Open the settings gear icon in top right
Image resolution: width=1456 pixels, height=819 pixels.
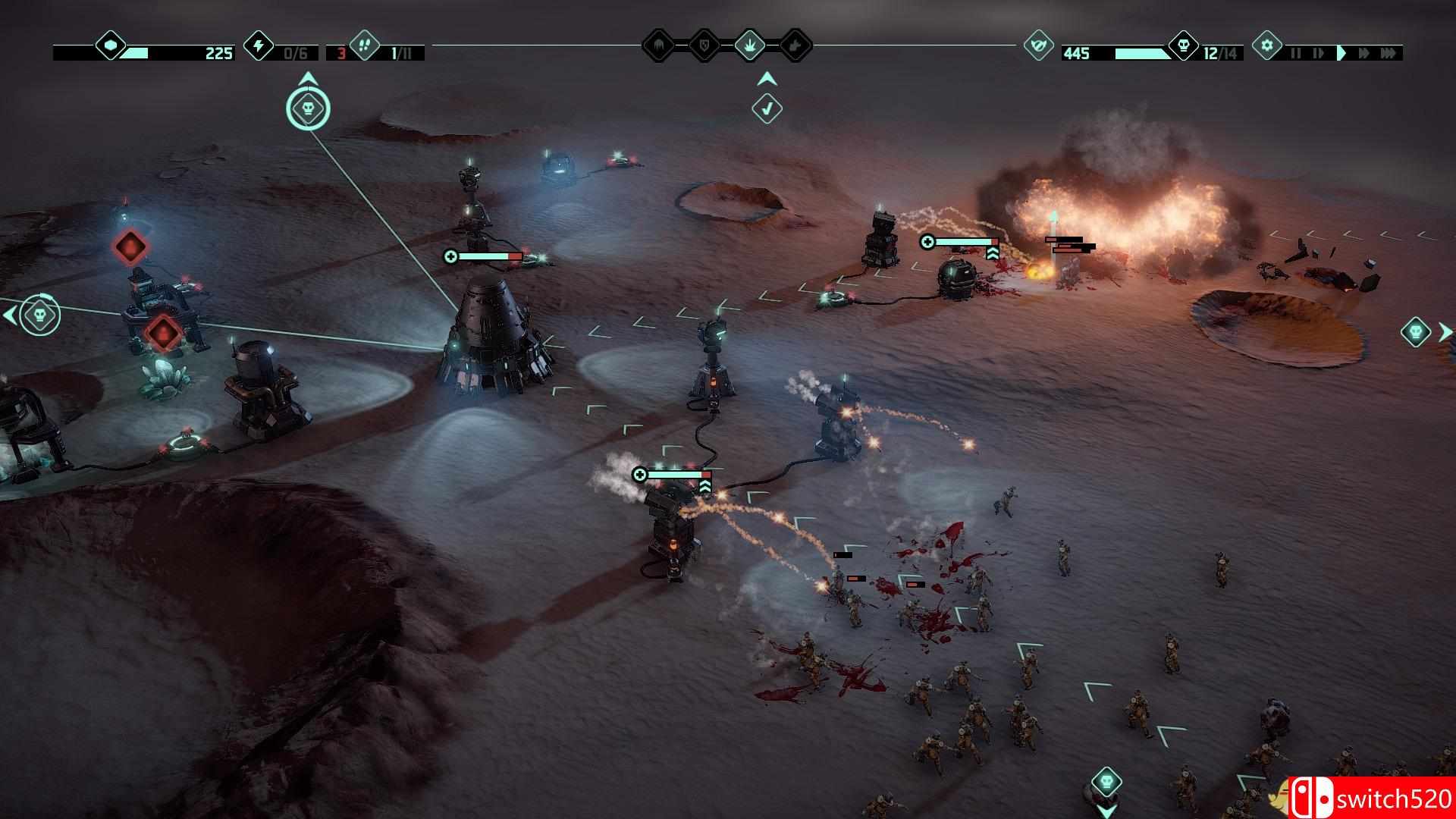[x=1267, y=45]
